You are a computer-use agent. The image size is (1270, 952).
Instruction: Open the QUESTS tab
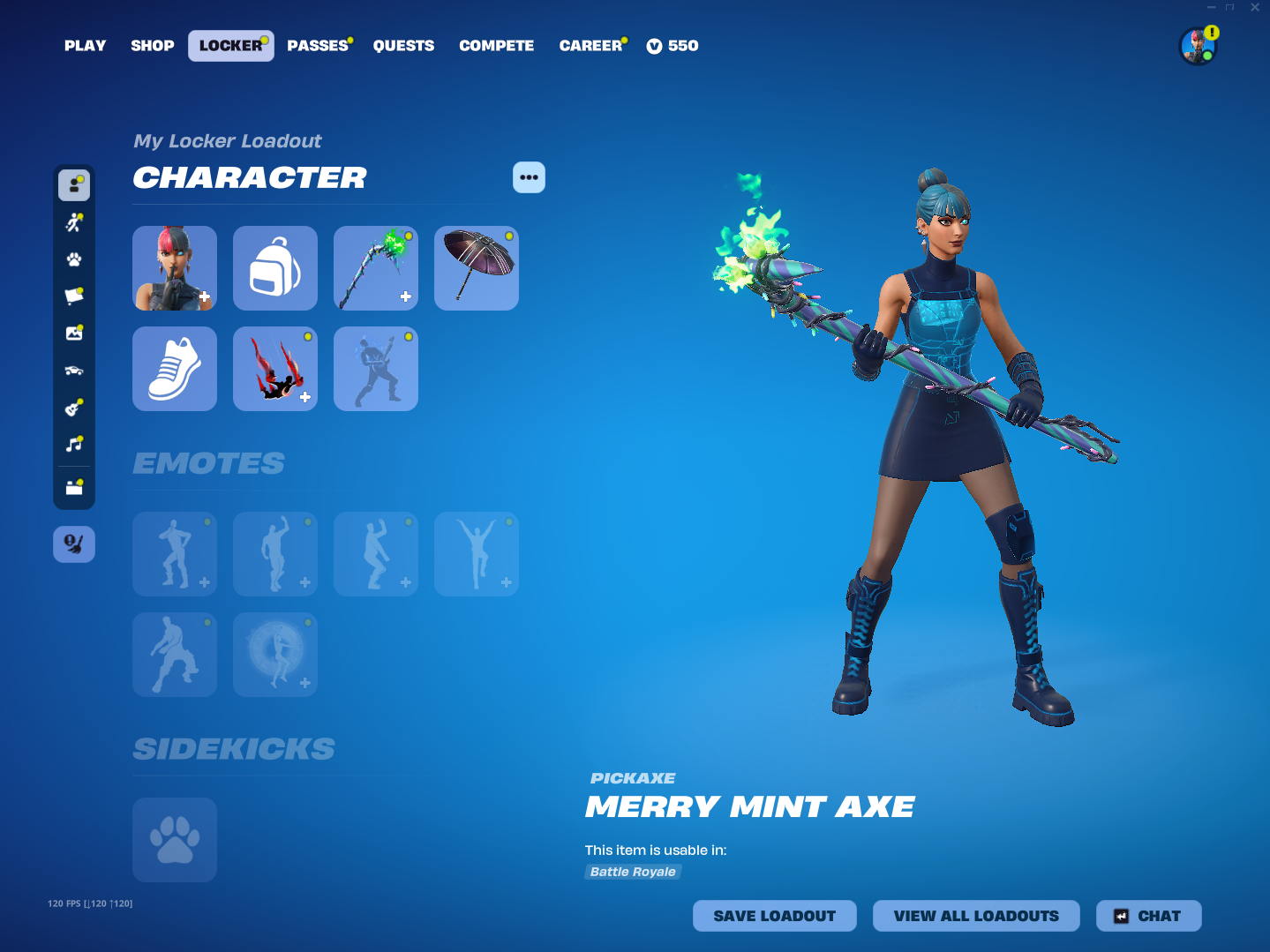click(403, 46)
